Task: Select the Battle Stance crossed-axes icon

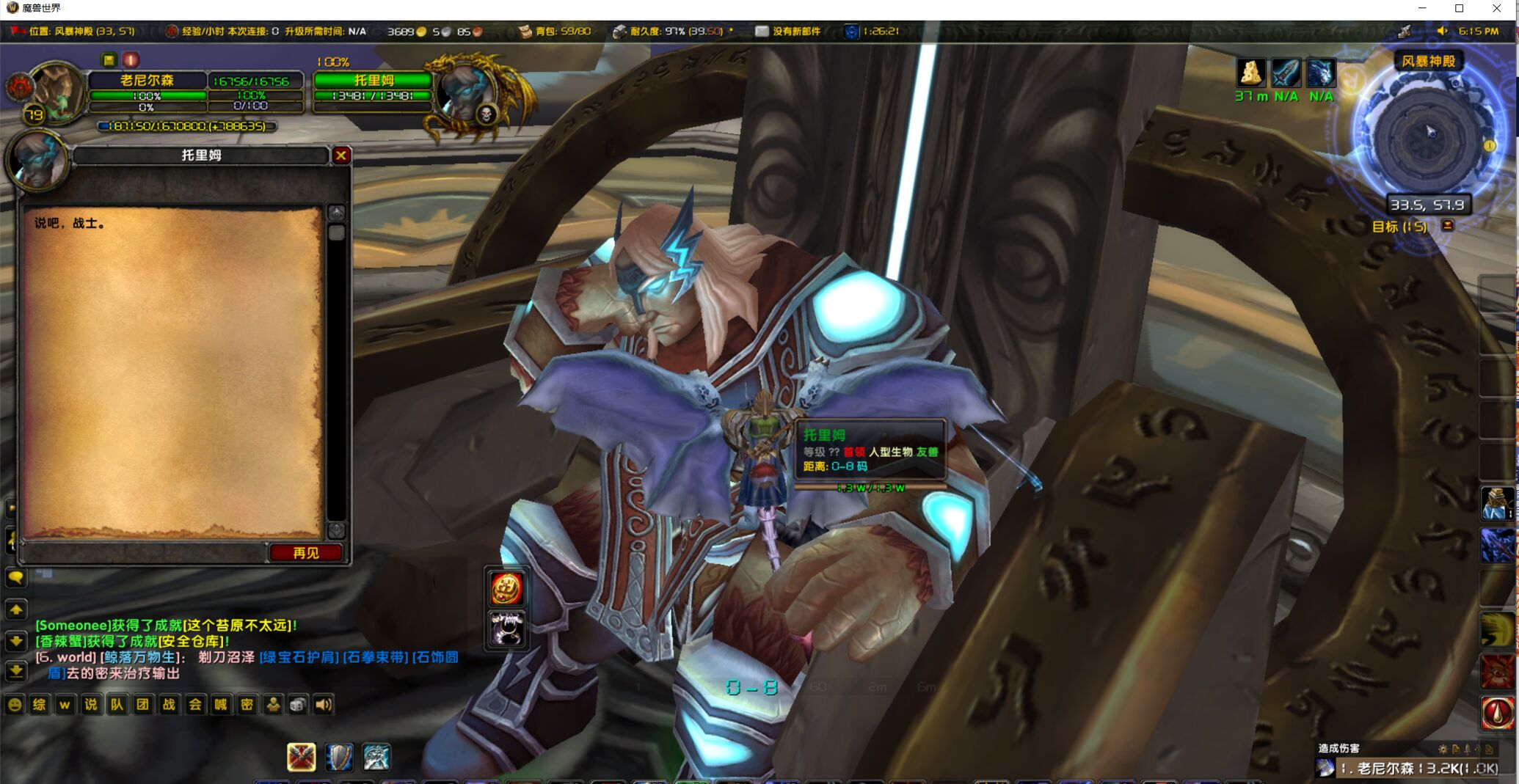Action: click(301, 757)
